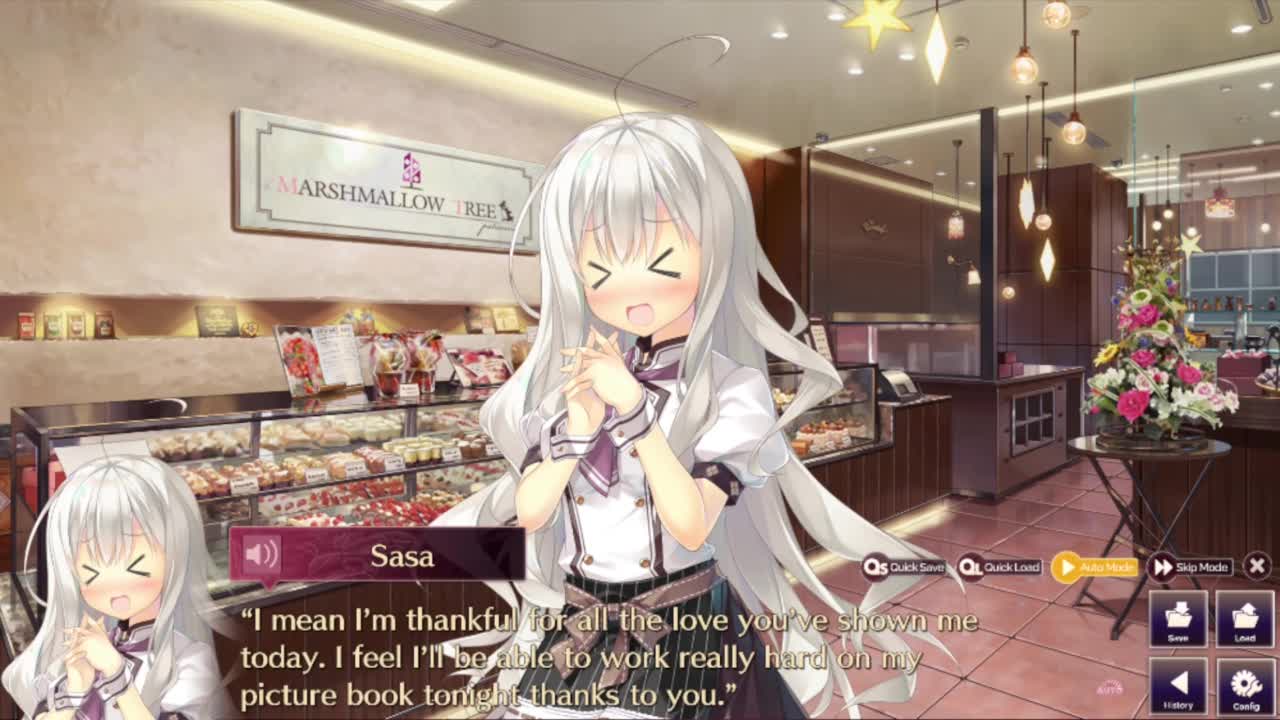Hide the dialogue window with X
Screen dimensions: 1280x720
pyautogui.click(x=1257, y=566)
